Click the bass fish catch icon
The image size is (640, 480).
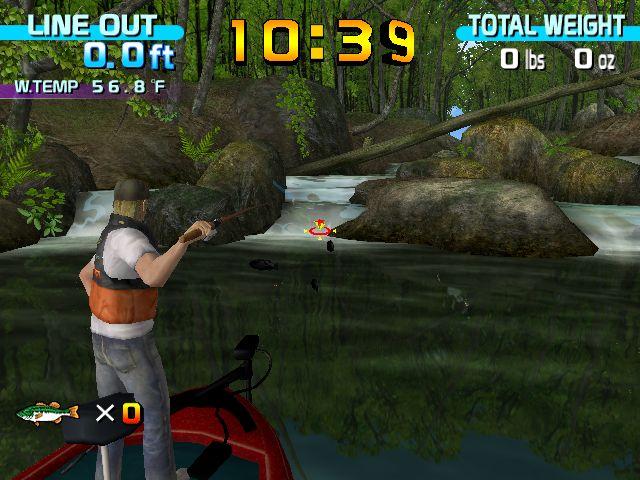point(47,412)
